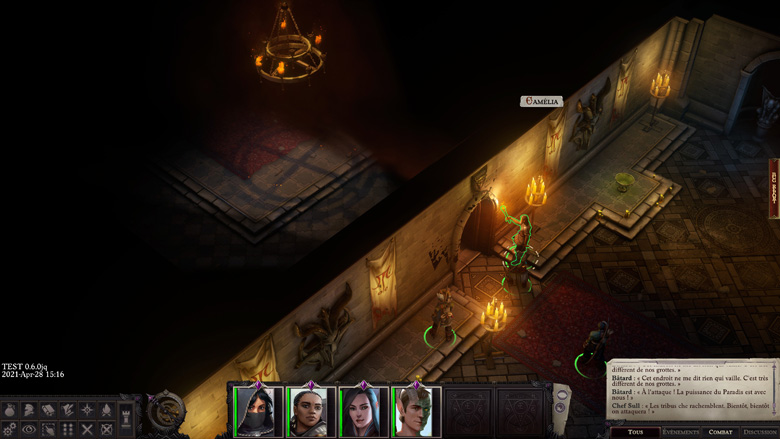Open the character sheet helmet icon
The image size is (780, 439).
(x=29, y=410)
